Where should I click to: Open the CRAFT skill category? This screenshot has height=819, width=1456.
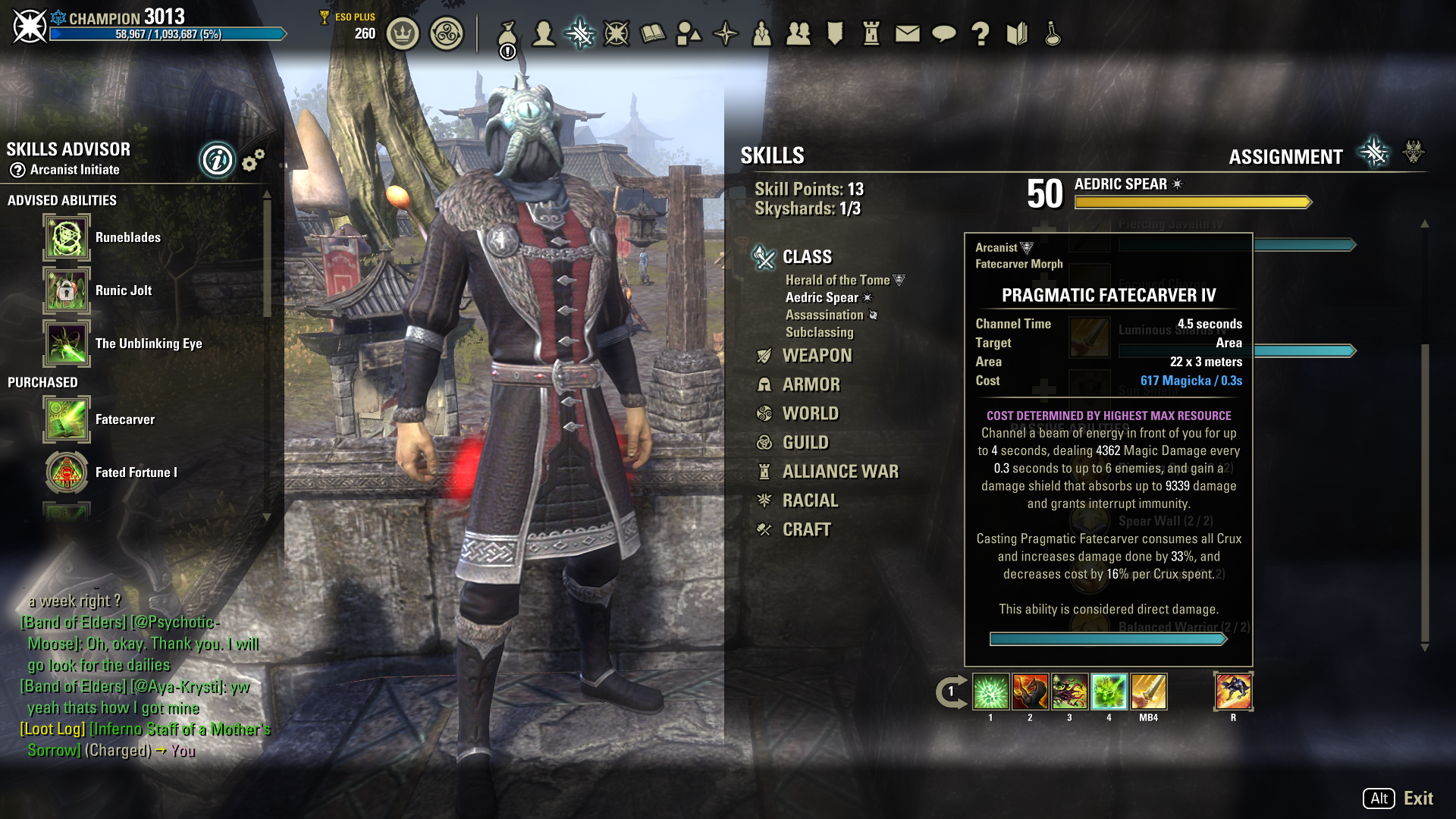pos(806,529)
